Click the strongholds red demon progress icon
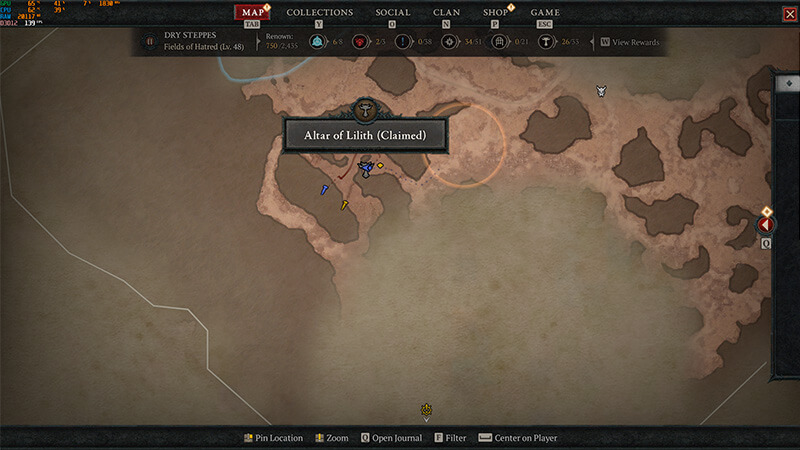The width and height of the screenshot is (800, 450). click(x=359, y=42)
